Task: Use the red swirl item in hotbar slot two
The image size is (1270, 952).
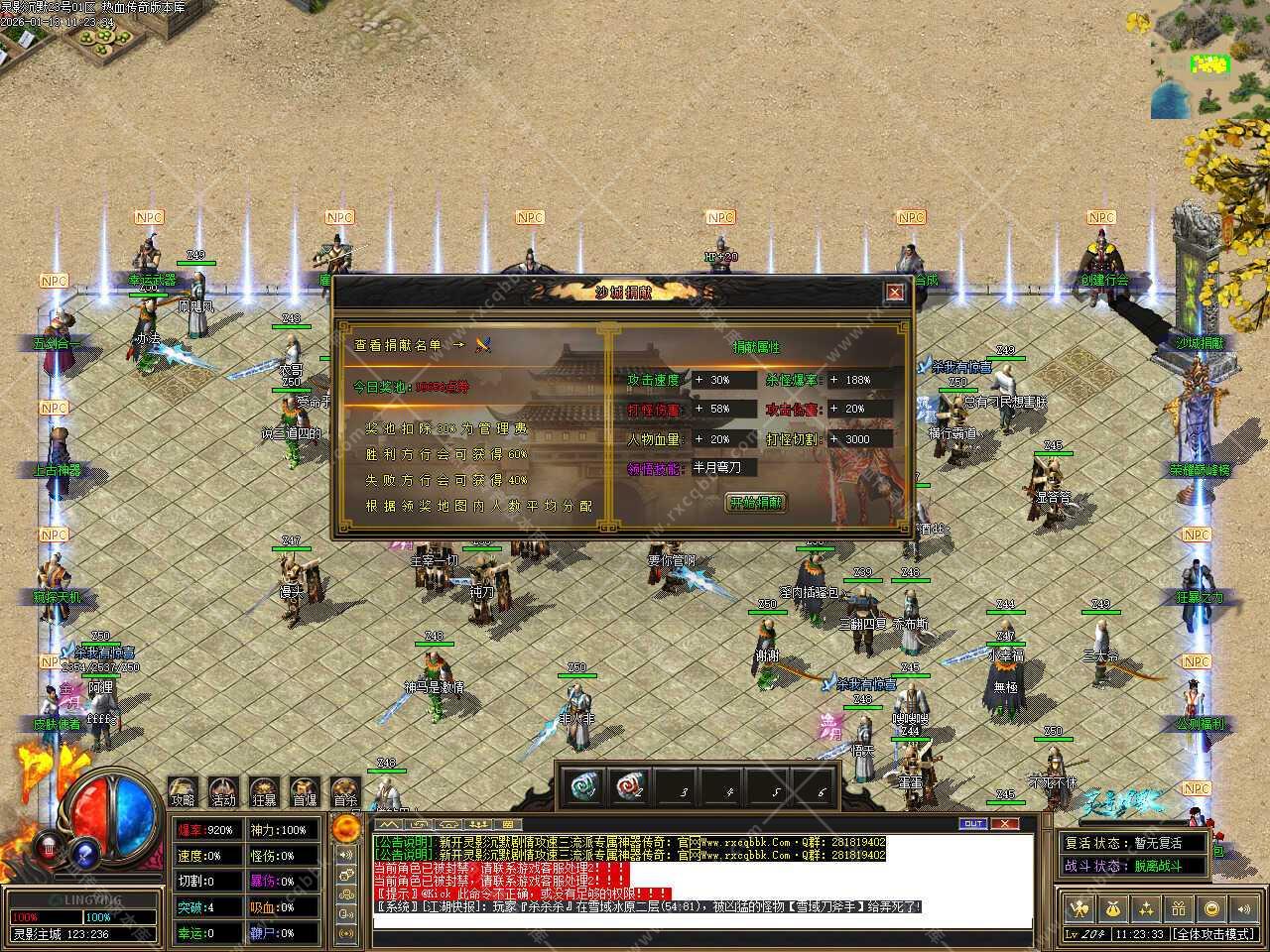Action: [631, 786]
